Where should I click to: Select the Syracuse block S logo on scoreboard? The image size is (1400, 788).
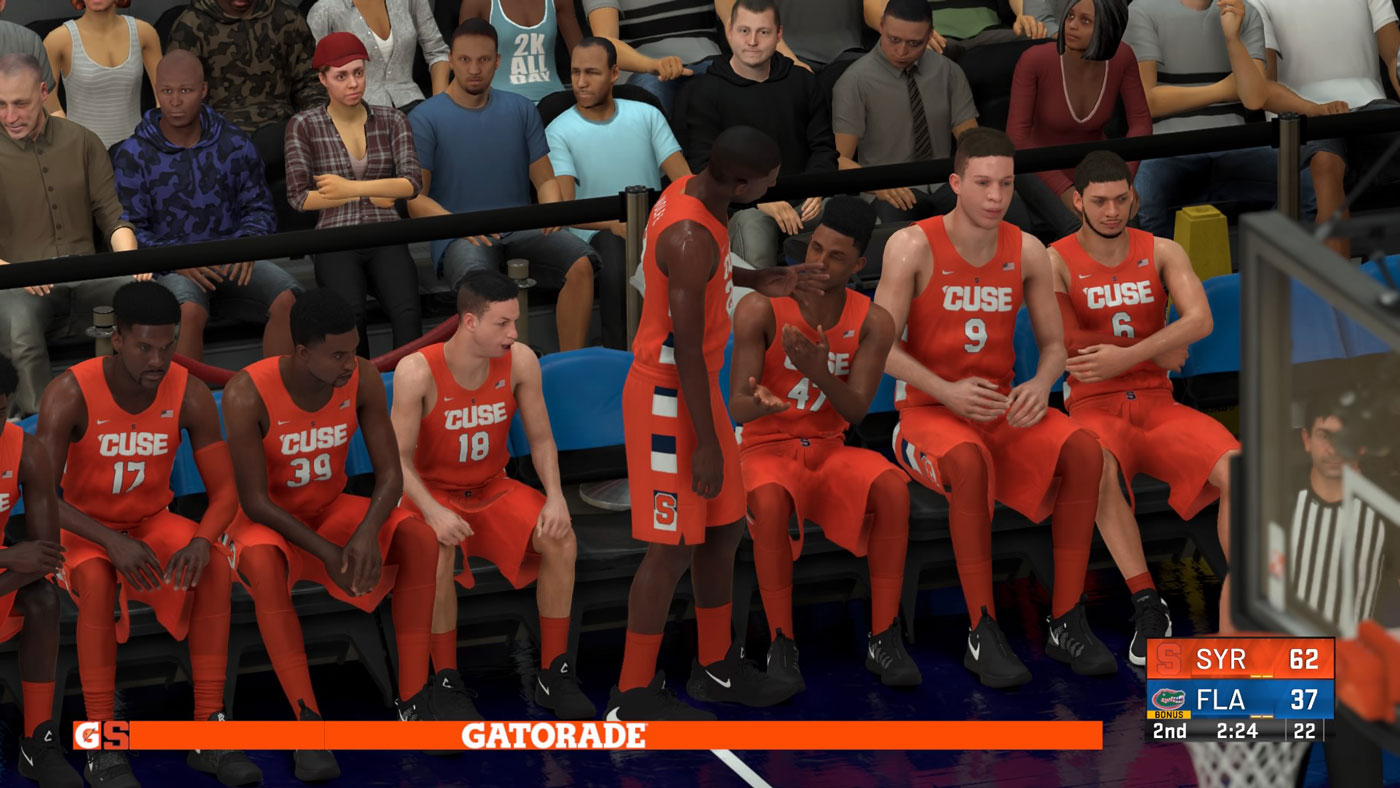point(1168,658)
